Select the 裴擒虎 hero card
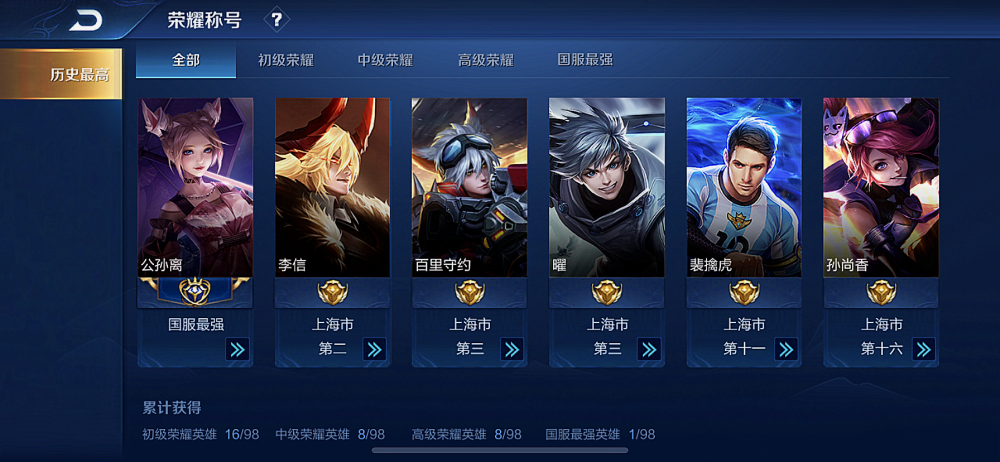The width and height of the screenshot is (1000, 462). pos(743,188)
